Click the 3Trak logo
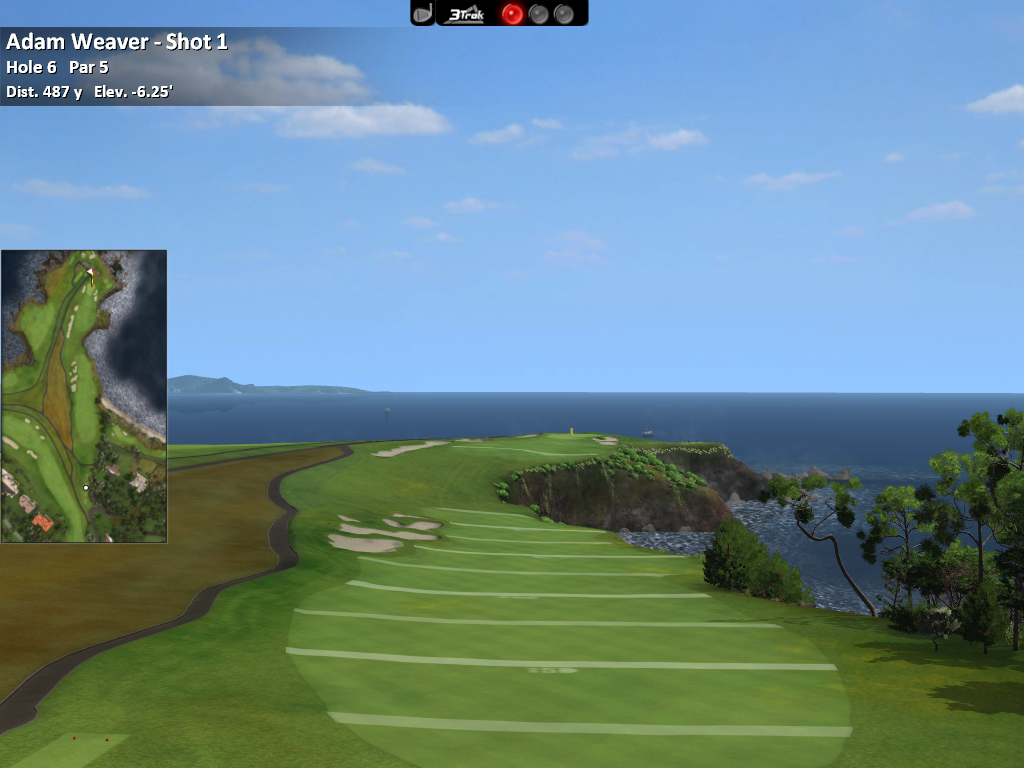Image resolution: width=1024 pixels, height=768 pixels. [x=466, y=14]
